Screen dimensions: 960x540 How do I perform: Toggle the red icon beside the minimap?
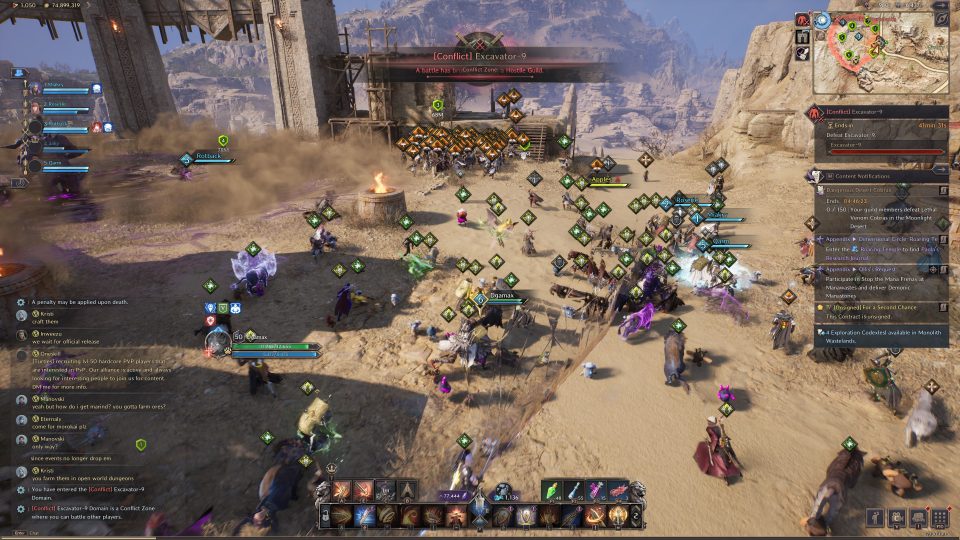(x=802, y=20)
